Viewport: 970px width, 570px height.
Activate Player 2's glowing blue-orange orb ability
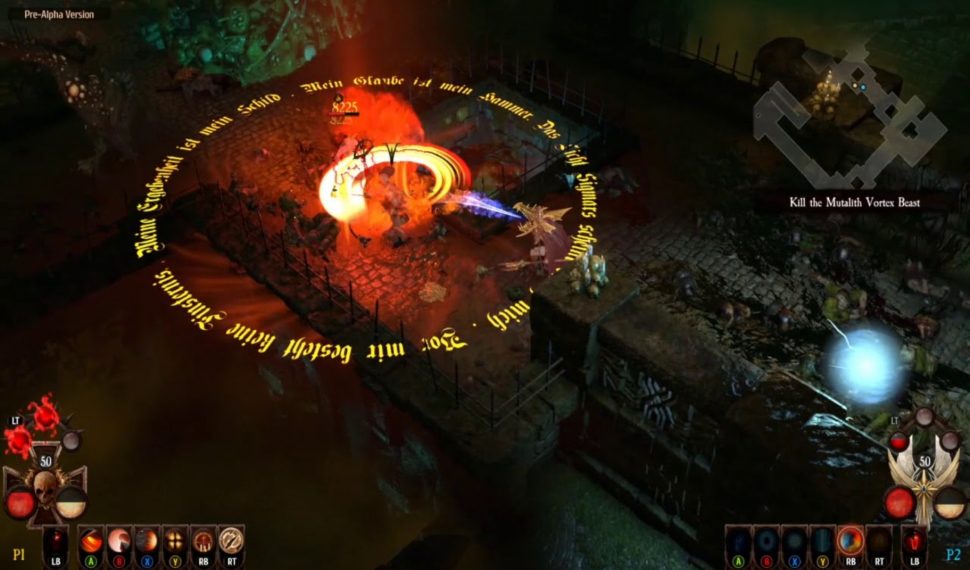(x=850, y=540)
